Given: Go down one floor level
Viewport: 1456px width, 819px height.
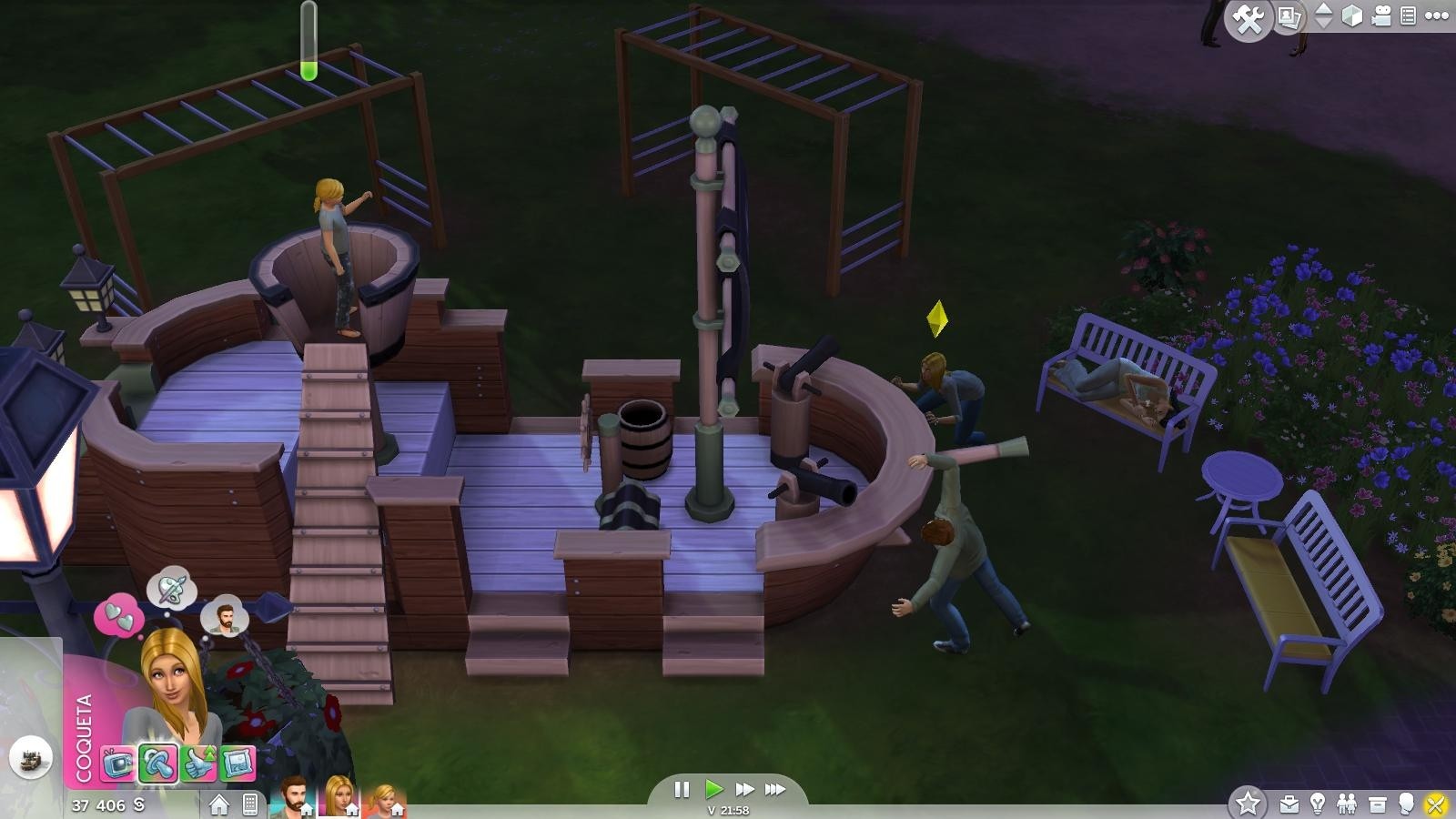Looking at the screenshot, I should (x=1325, y=25).
